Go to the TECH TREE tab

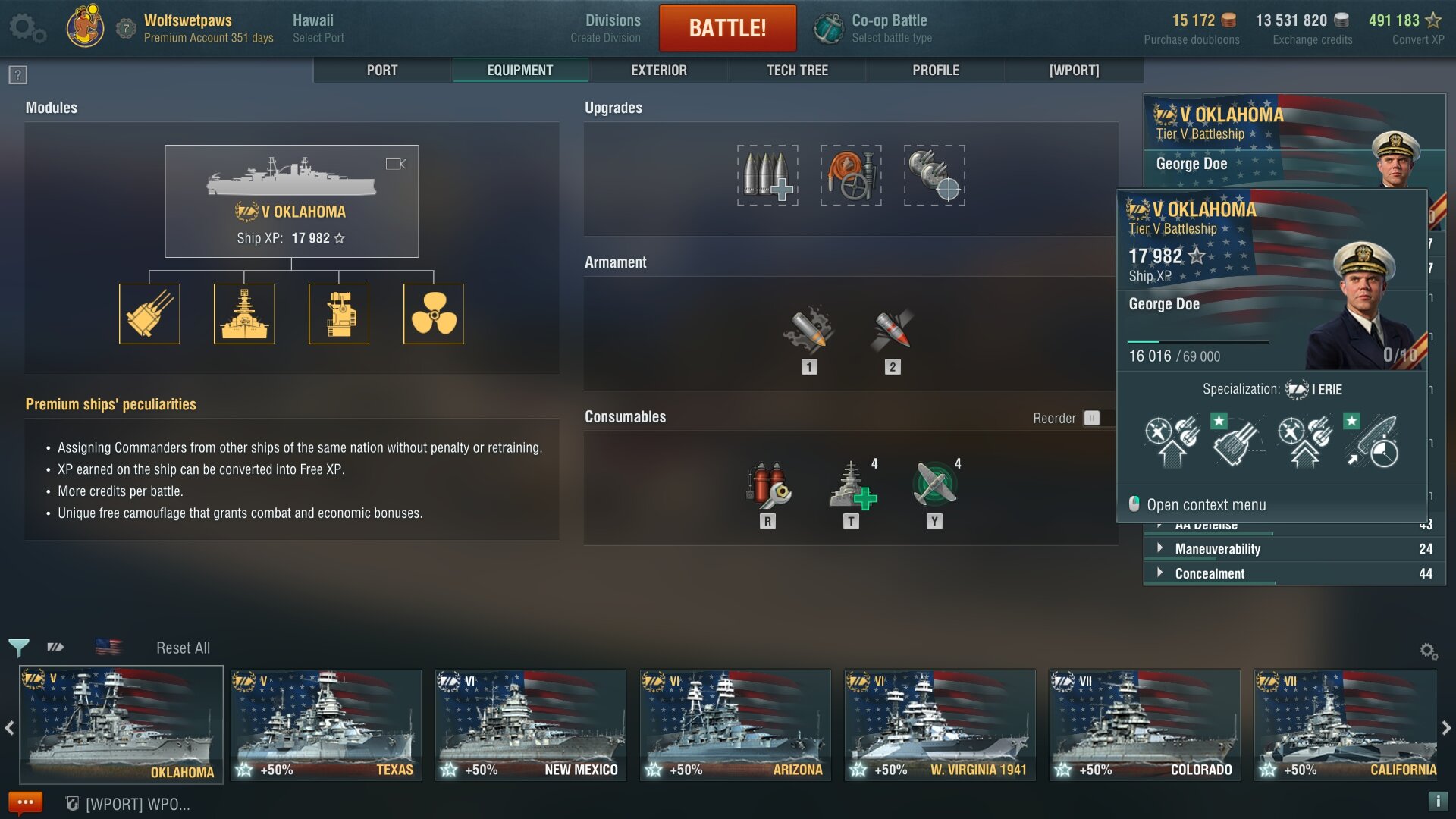[x=797, y=71]
